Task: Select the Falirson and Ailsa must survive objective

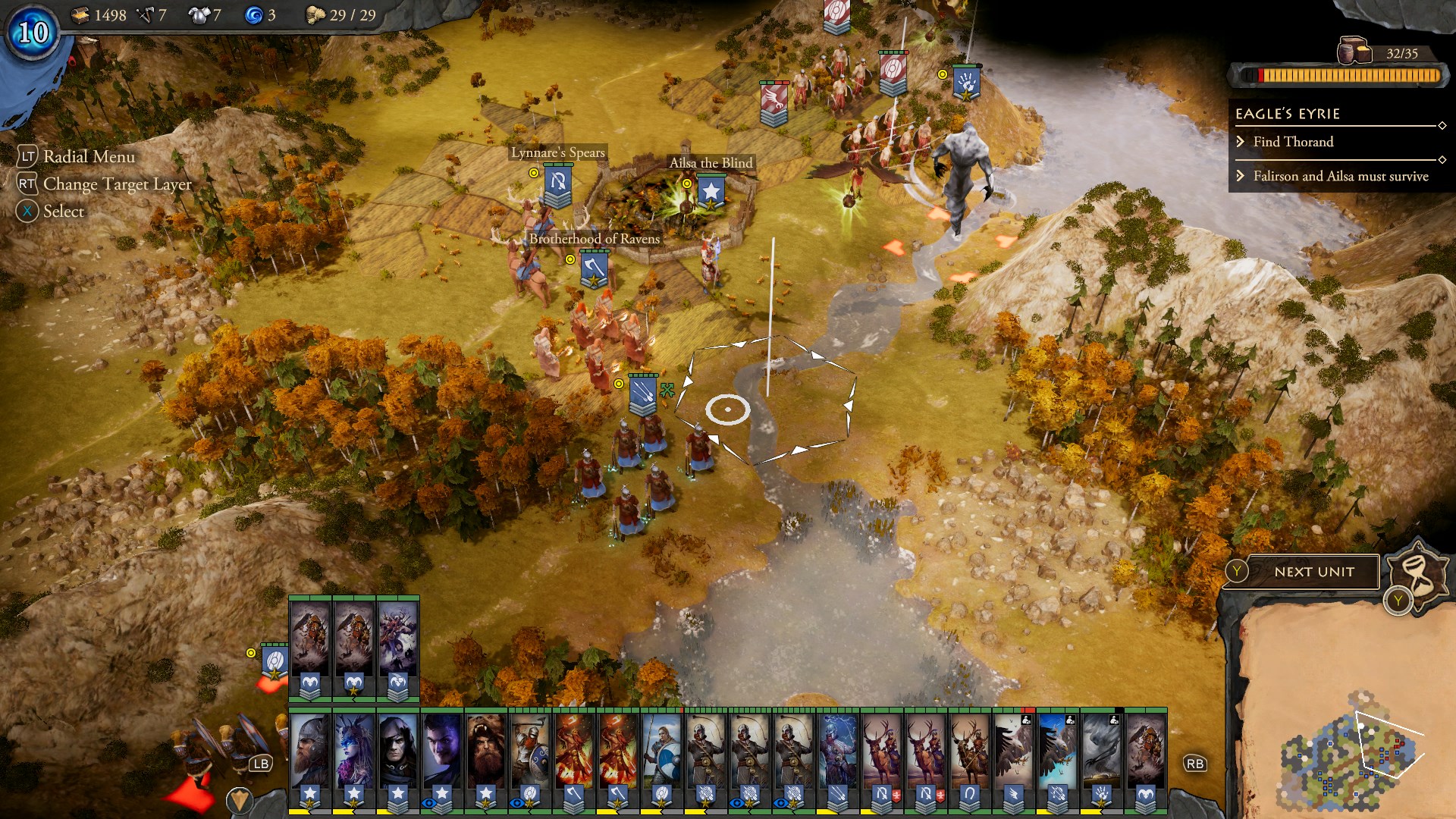Action: coord(1340,176)
